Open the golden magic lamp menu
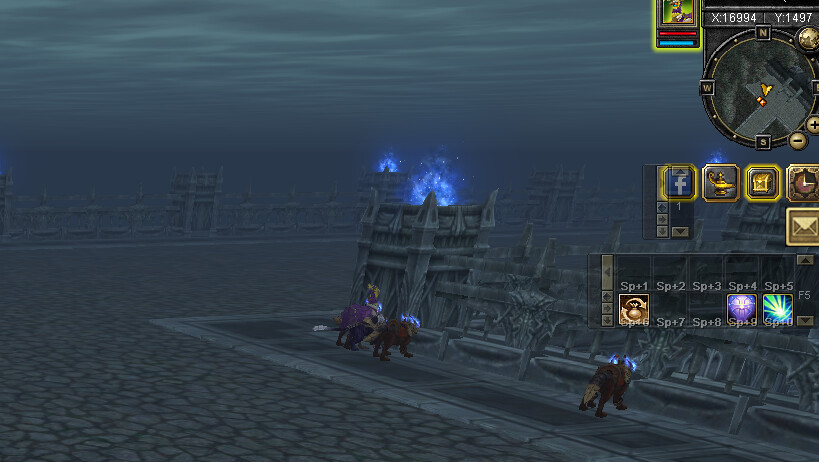Image resolution: width=819 pixels, height=462 pixels. (720, 183)
